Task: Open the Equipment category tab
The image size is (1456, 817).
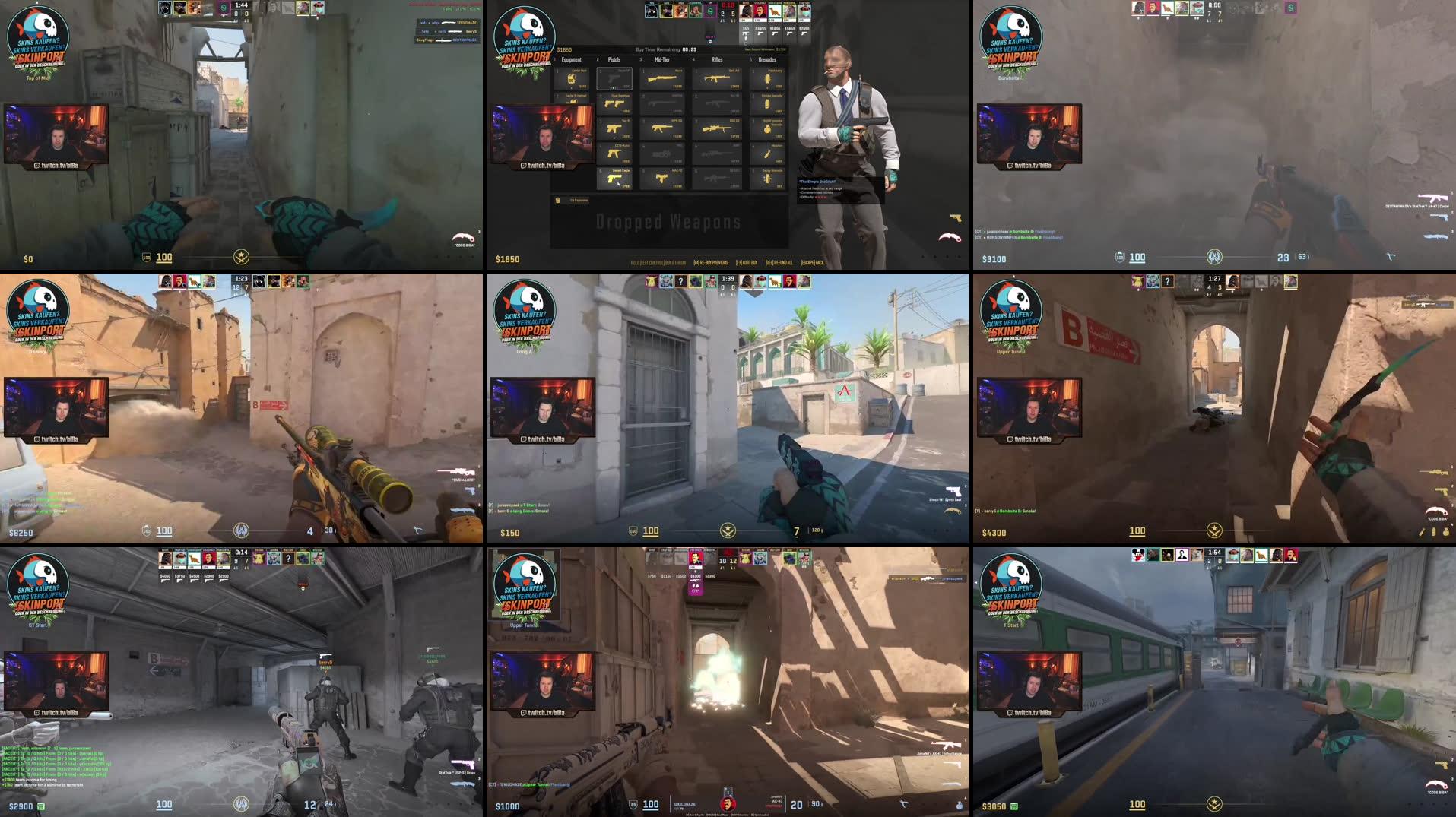Action: (x=571, y=59)
